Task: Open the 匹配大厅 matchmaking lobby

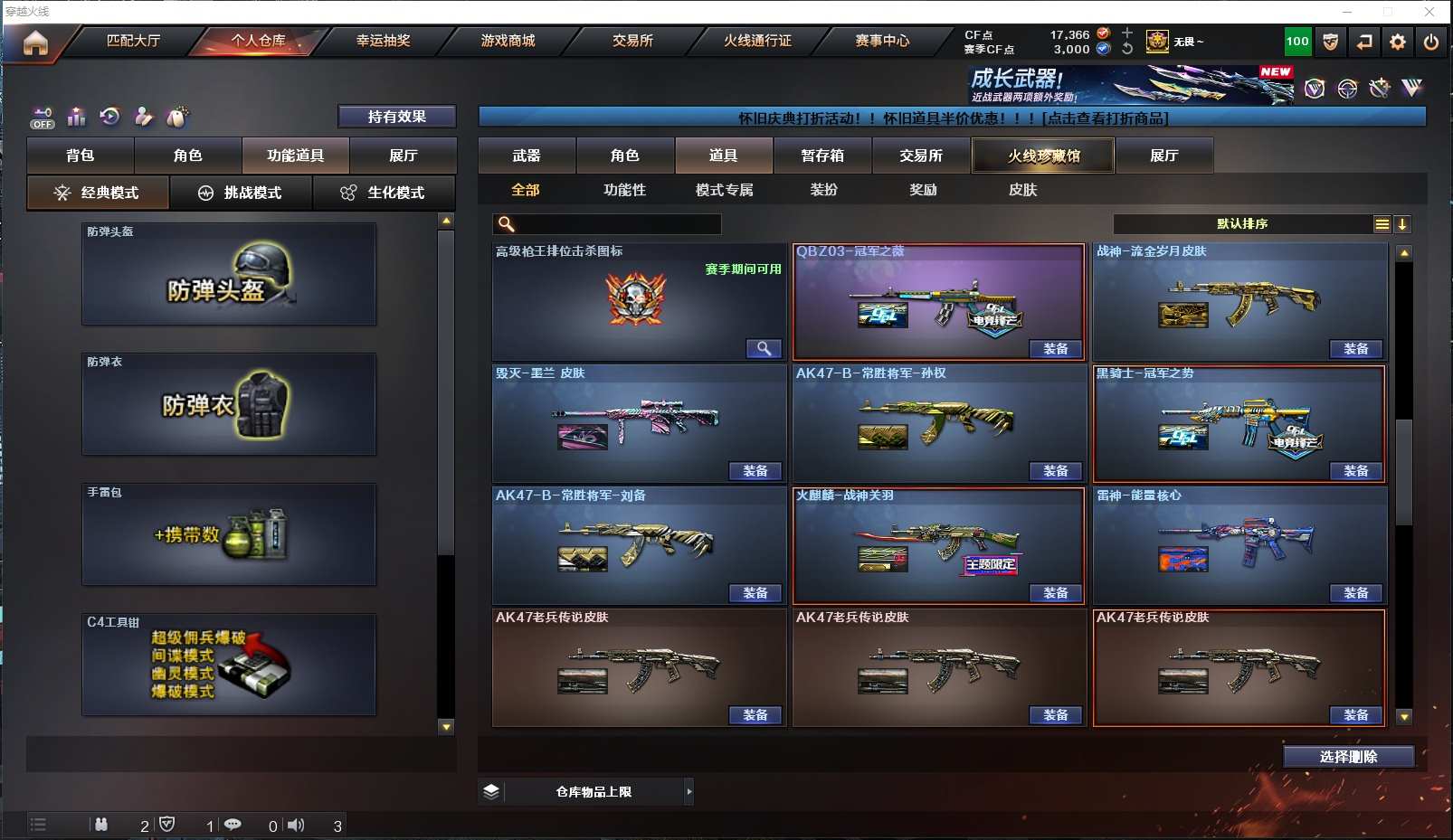Action: pyautogui.click(x=133, y=41)
